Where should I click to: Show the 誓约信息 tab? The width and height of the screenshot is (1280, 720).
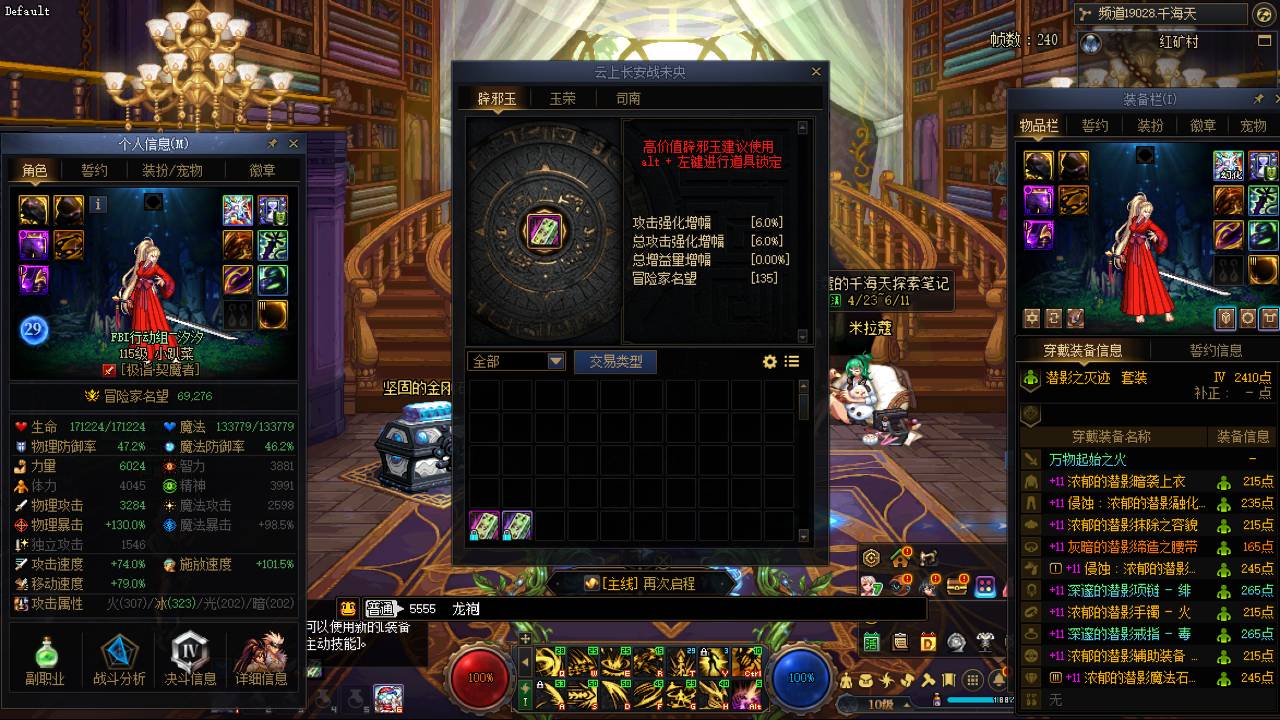pyautogui.click(x=1215, y=350)
